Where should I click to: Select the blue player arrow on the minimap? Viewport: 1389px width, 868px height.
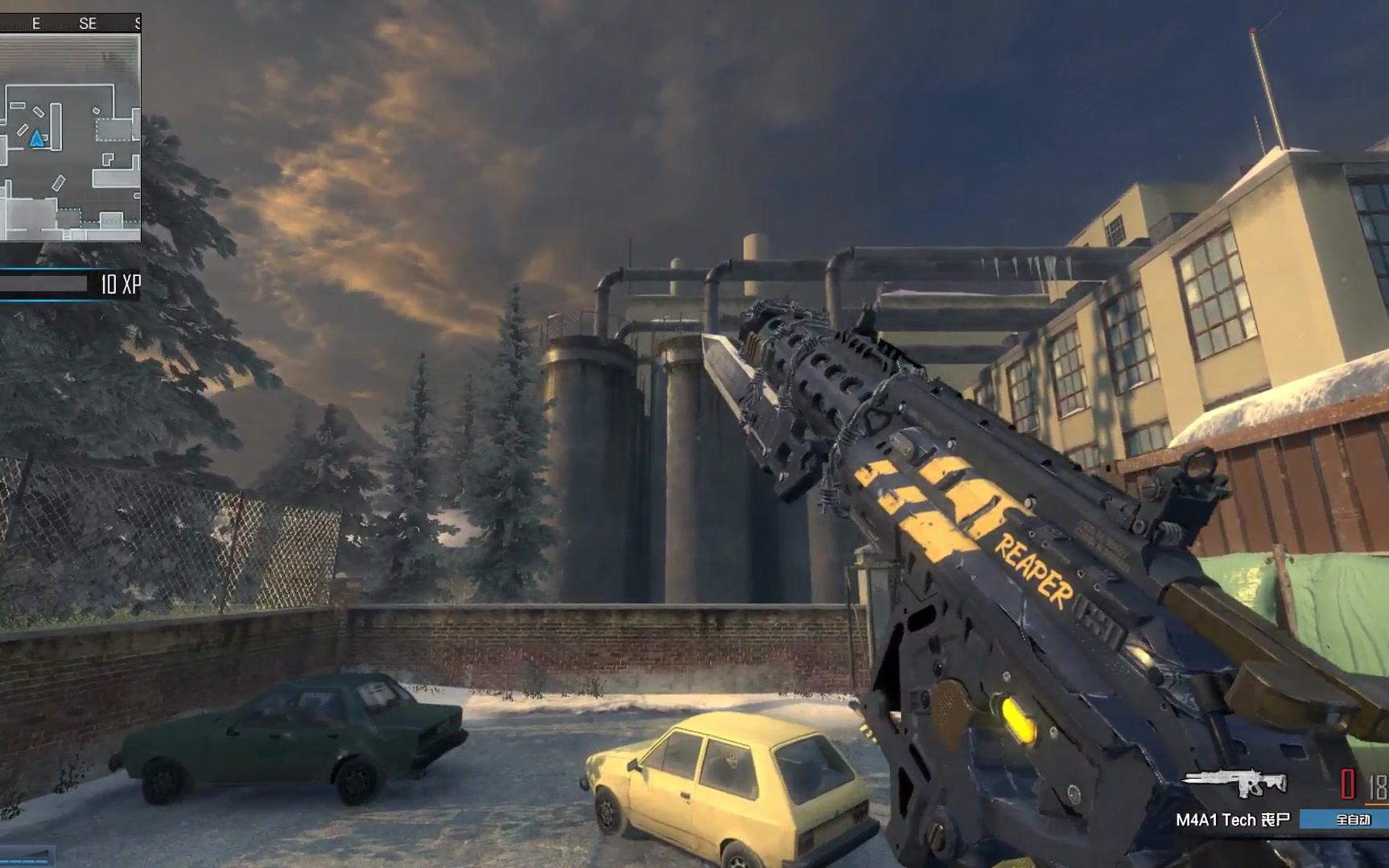click(x=37, y=140)
